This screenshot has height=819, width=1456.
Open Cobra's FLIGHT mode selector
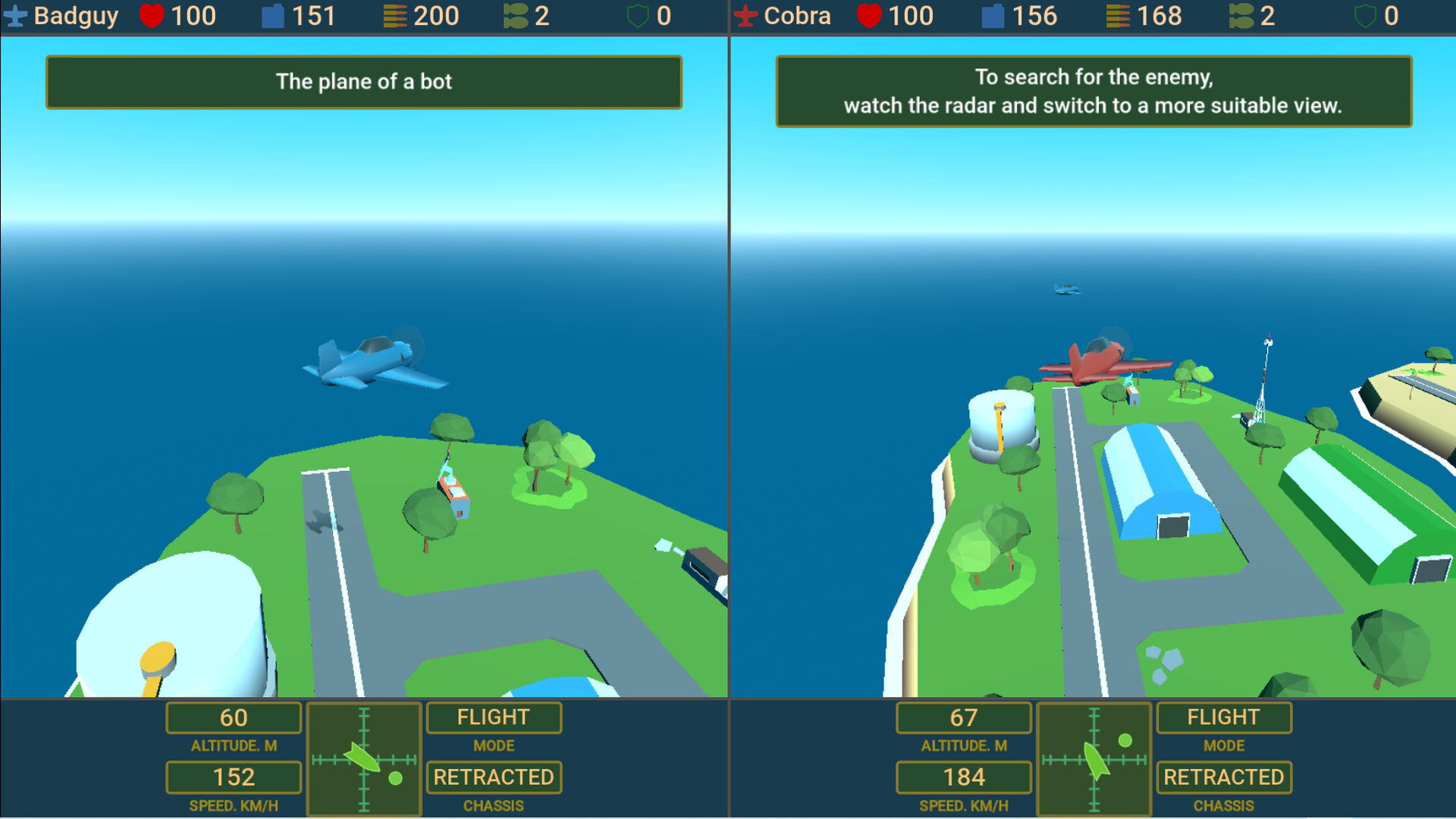pos(1223,717)
